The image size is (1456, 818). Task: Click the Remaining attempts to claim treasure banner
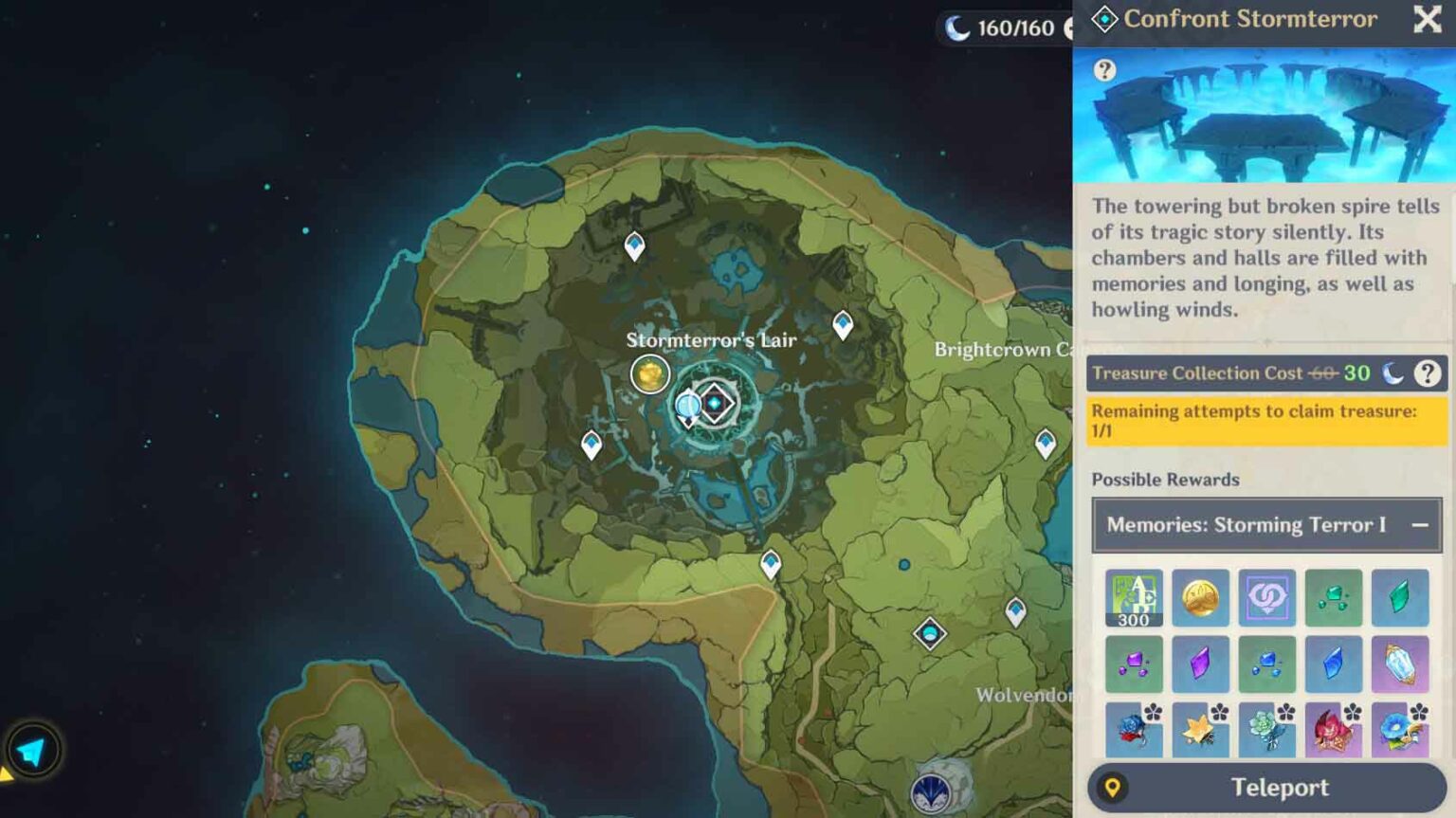pyautogui.click(x=1266, y=421)
